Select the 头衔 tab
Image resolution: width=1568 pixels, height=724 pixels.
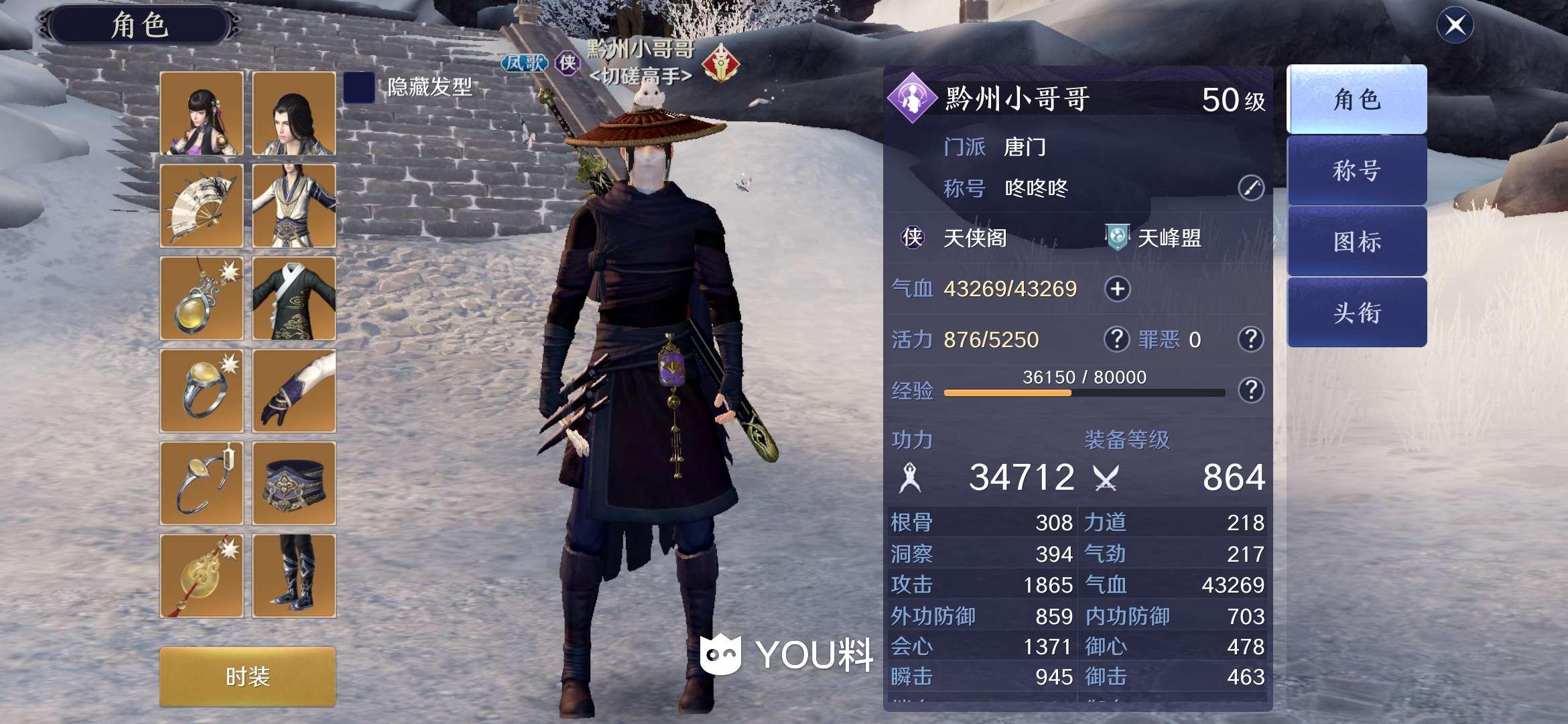1356,312
